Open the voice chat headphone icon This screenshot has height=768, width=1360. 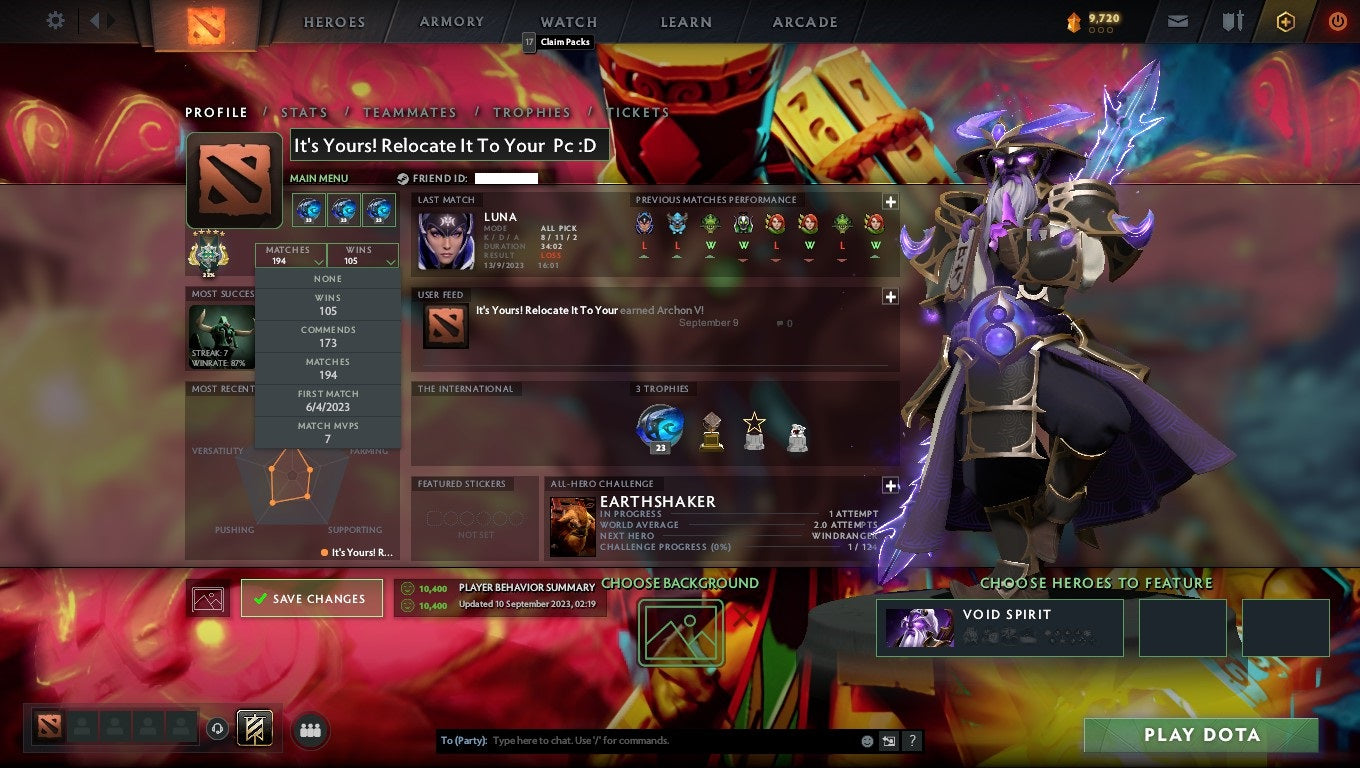click(x=218, y=730)
